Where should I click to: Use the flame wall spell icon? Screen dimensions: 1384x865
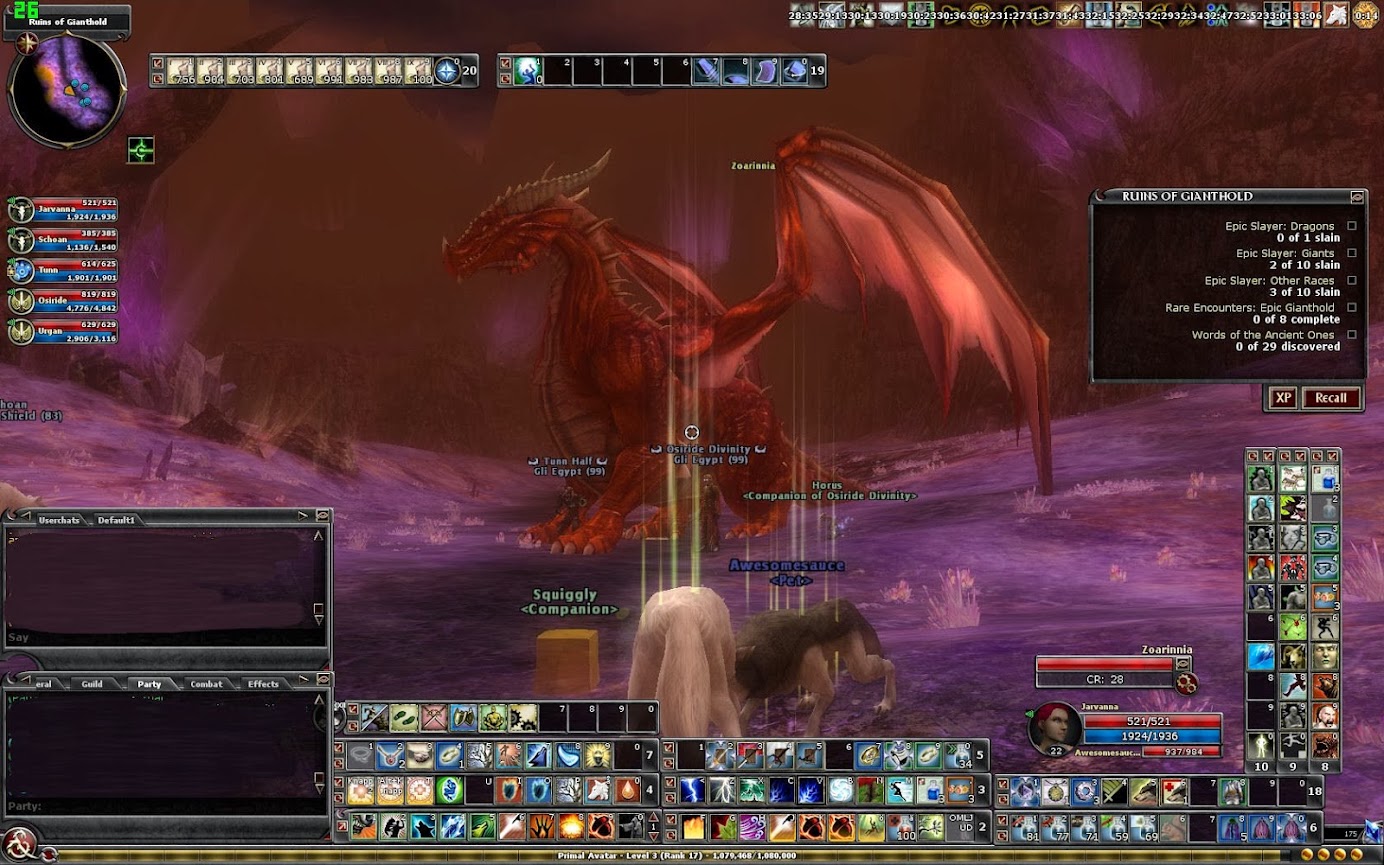pos(693,828)
